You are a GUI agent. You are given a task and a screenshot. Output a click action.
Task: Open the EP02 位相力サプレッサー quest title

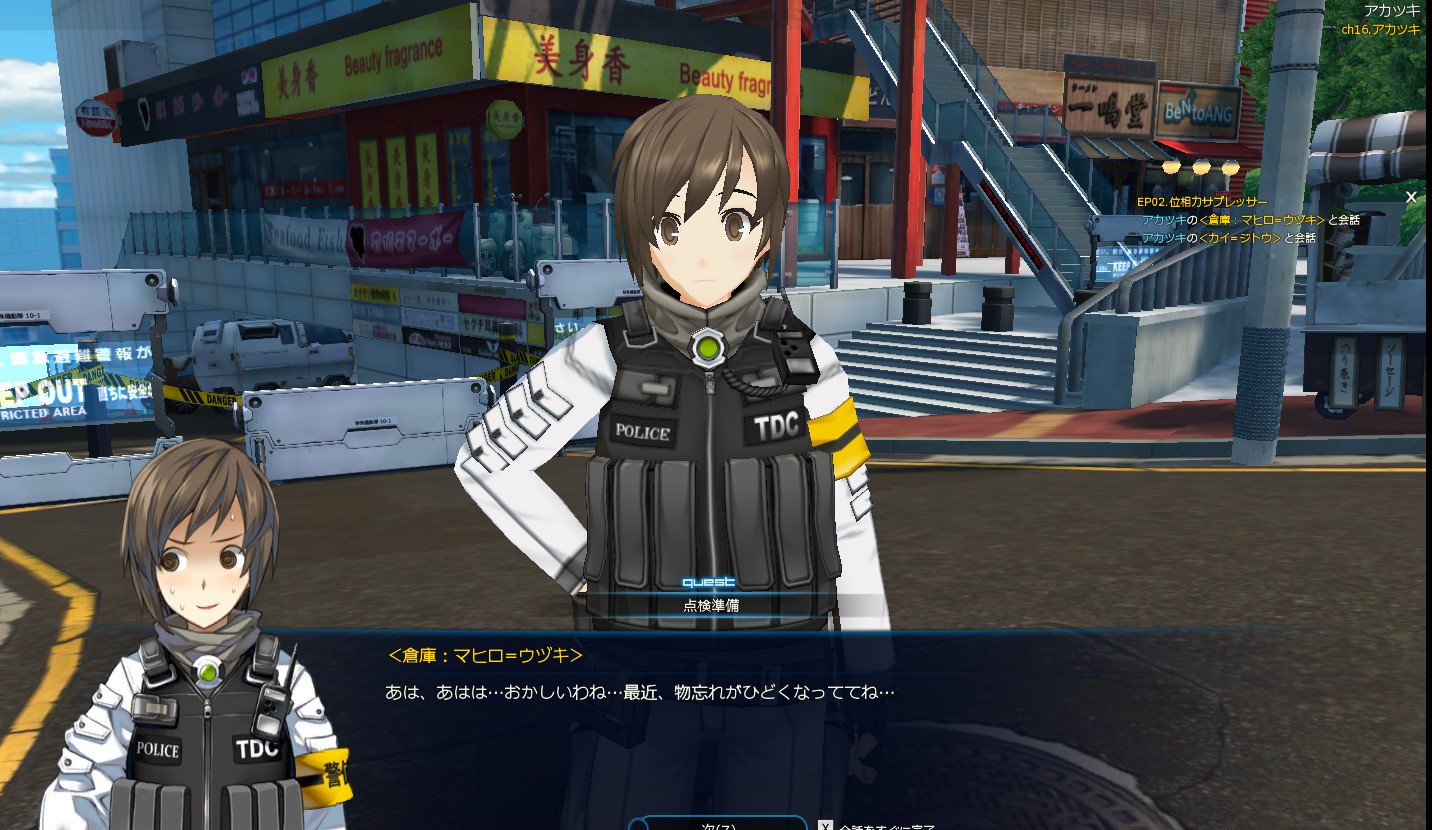point(1201,202)
